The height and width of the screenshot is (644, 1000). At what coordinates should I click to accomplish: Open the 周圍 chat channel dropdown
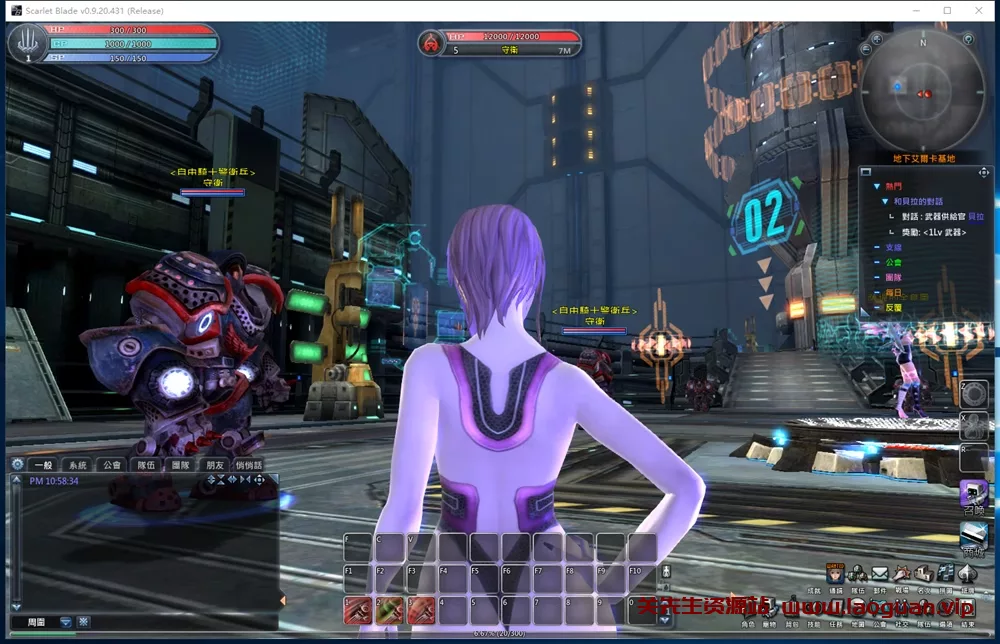pos(66,622)
